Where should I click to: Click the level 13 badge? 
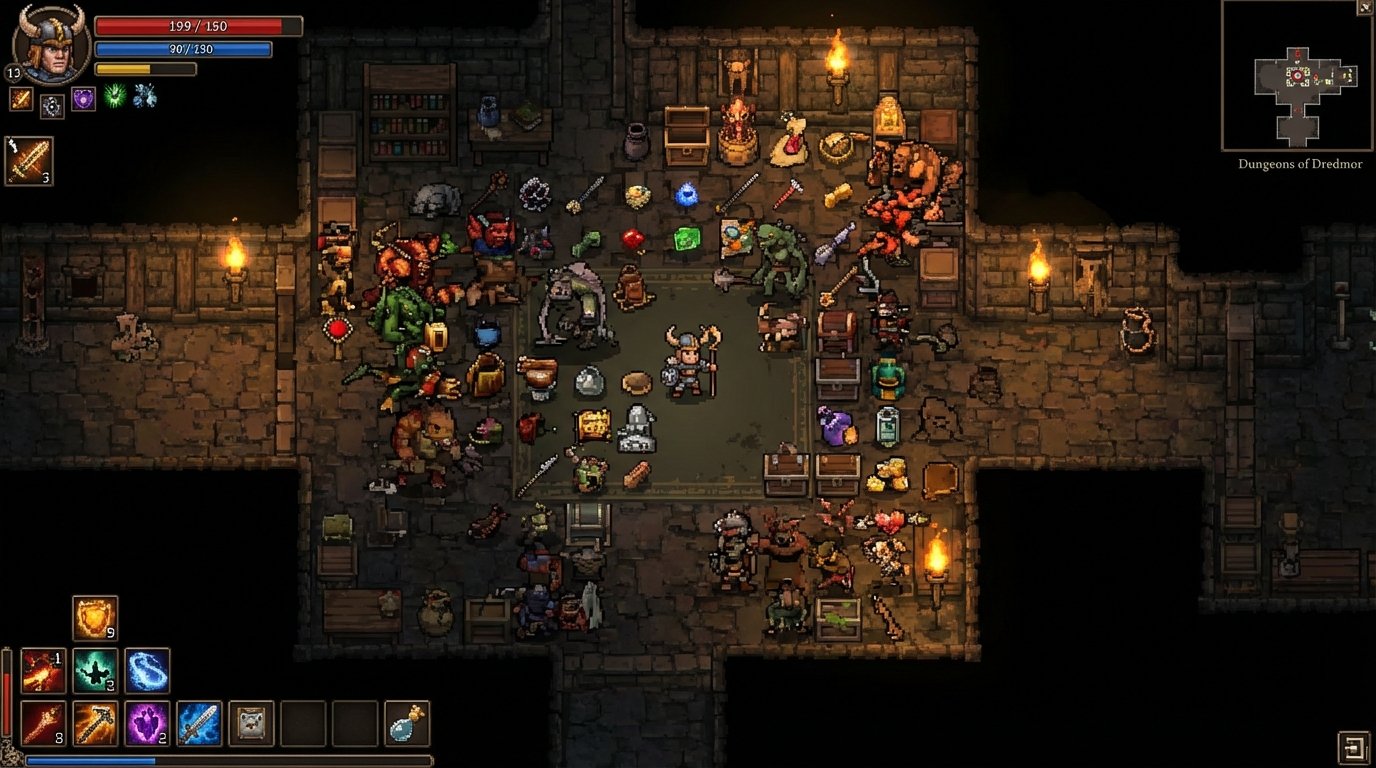pos(13,72)
